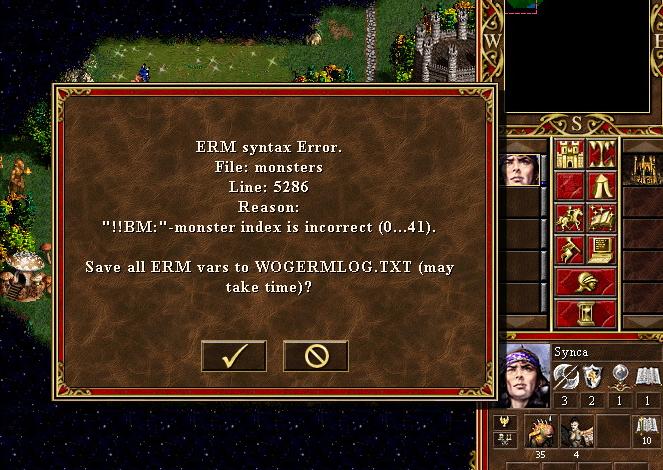End the turn with the hourglass button
Viewport: 663px width, 470px height.
pyautogui.click(x=585, y=314)
